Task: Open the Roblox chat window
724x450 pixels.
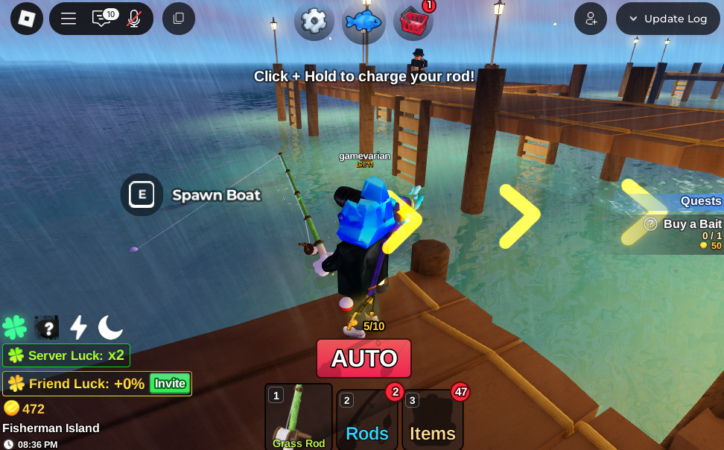Action: click(x=102, y=18)
